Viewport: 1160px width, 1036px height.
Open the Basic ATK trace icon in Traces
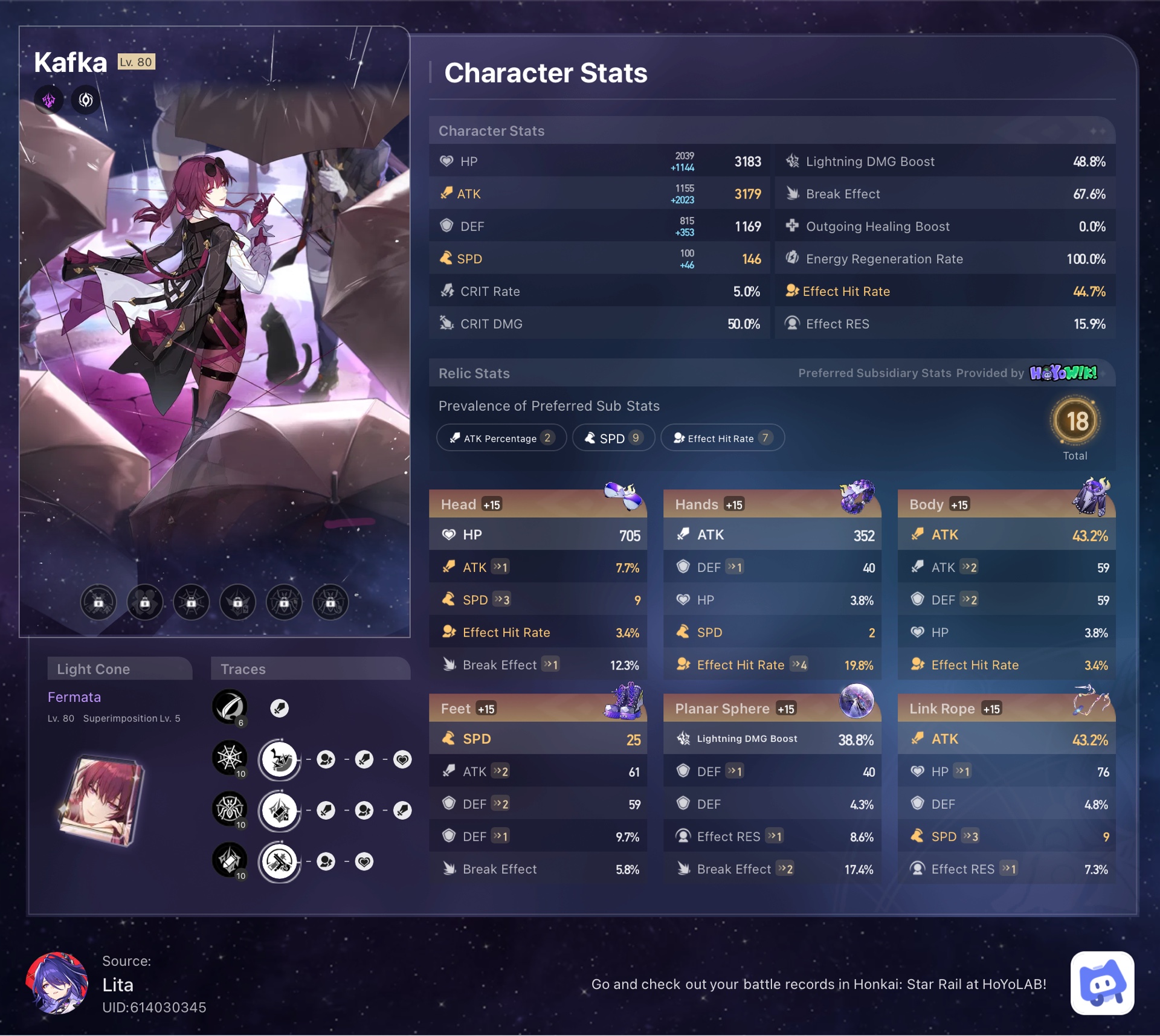point(230,707)
